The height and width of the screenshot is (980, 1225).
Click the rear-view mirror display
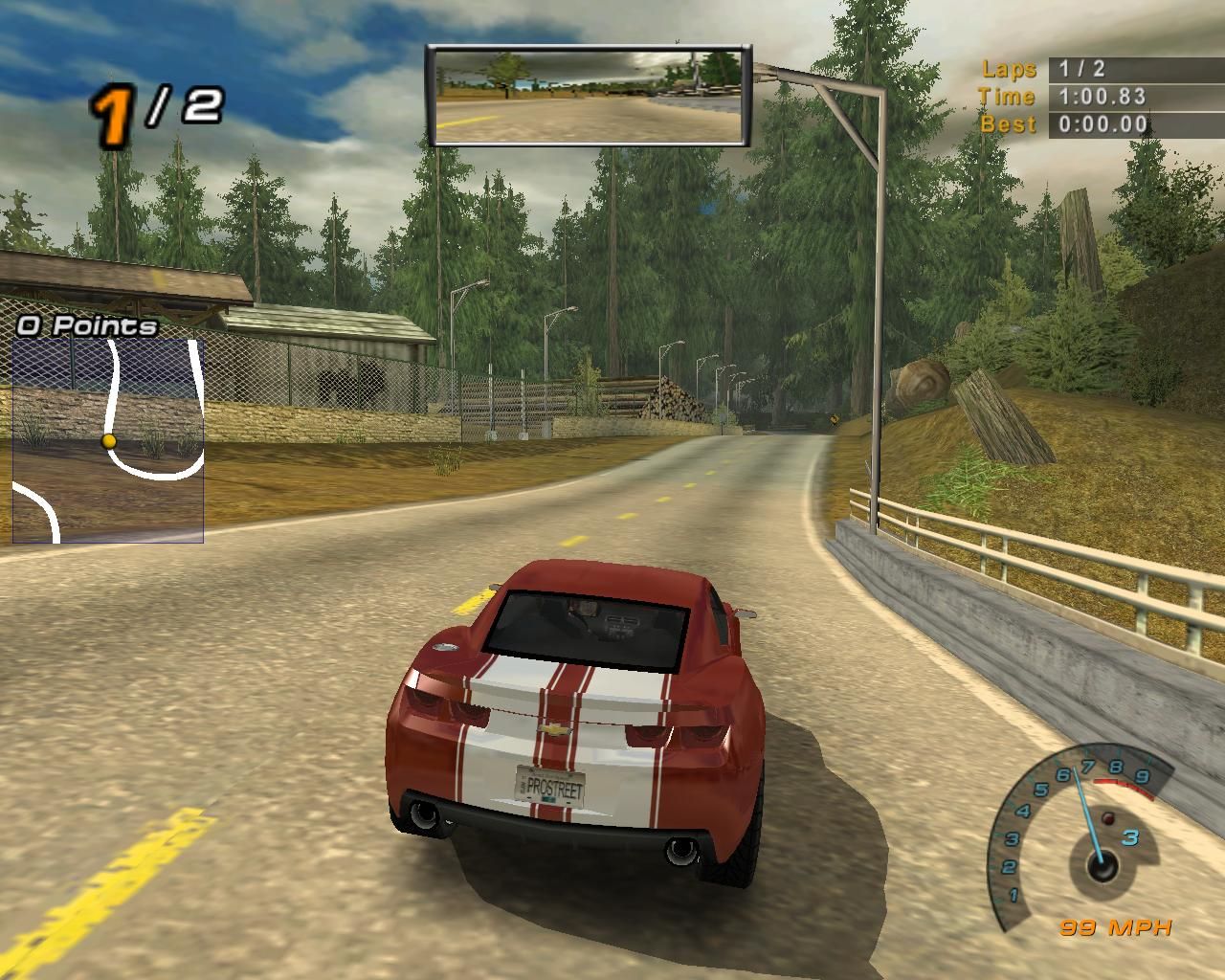tap(589, 96)
